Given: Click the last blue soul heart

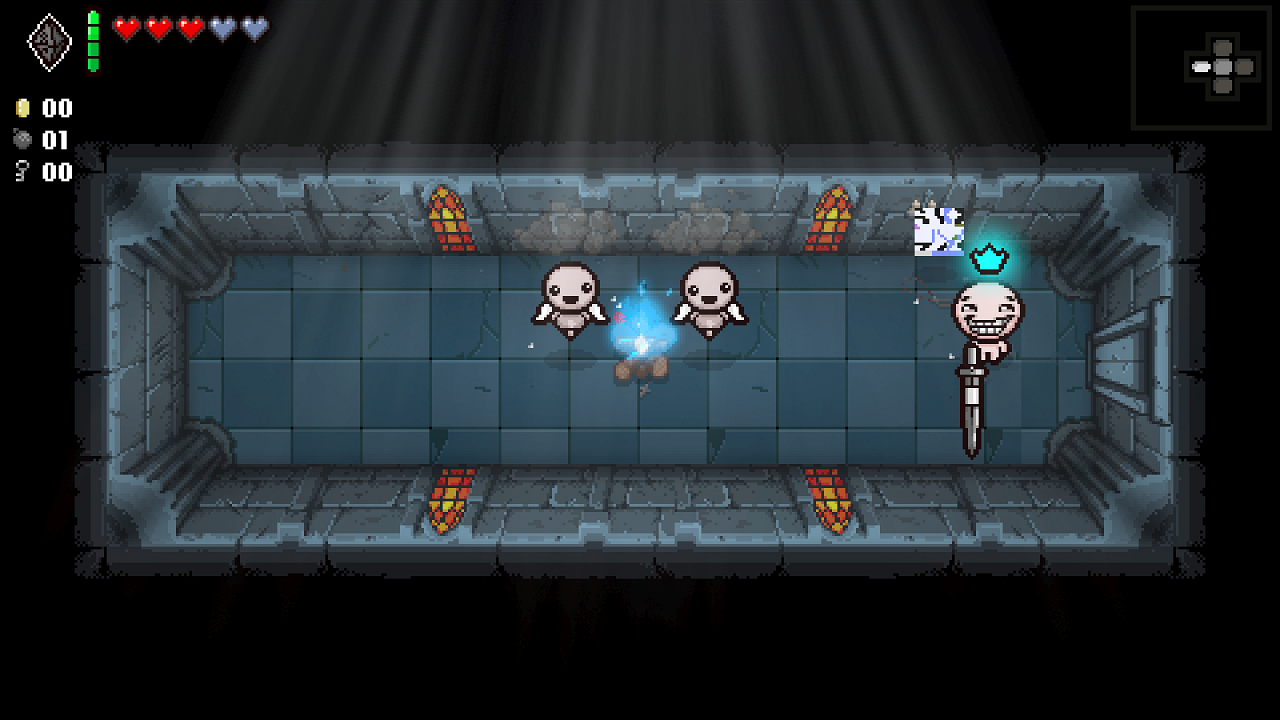Looking at the screenshot, I should click(256, 29).
